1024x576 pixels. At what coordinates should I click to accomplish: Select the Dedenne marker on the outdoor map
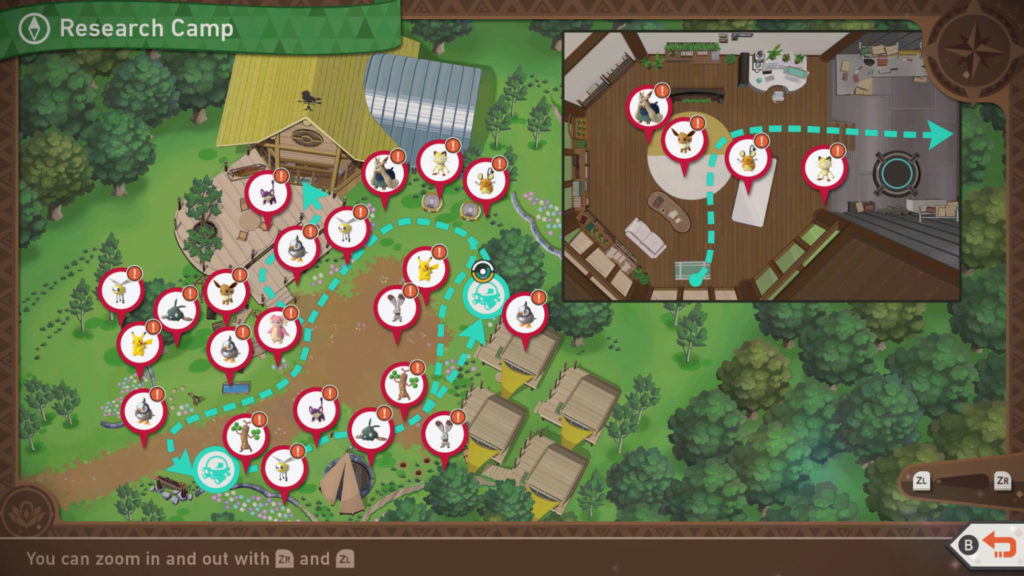pos(485,181)
